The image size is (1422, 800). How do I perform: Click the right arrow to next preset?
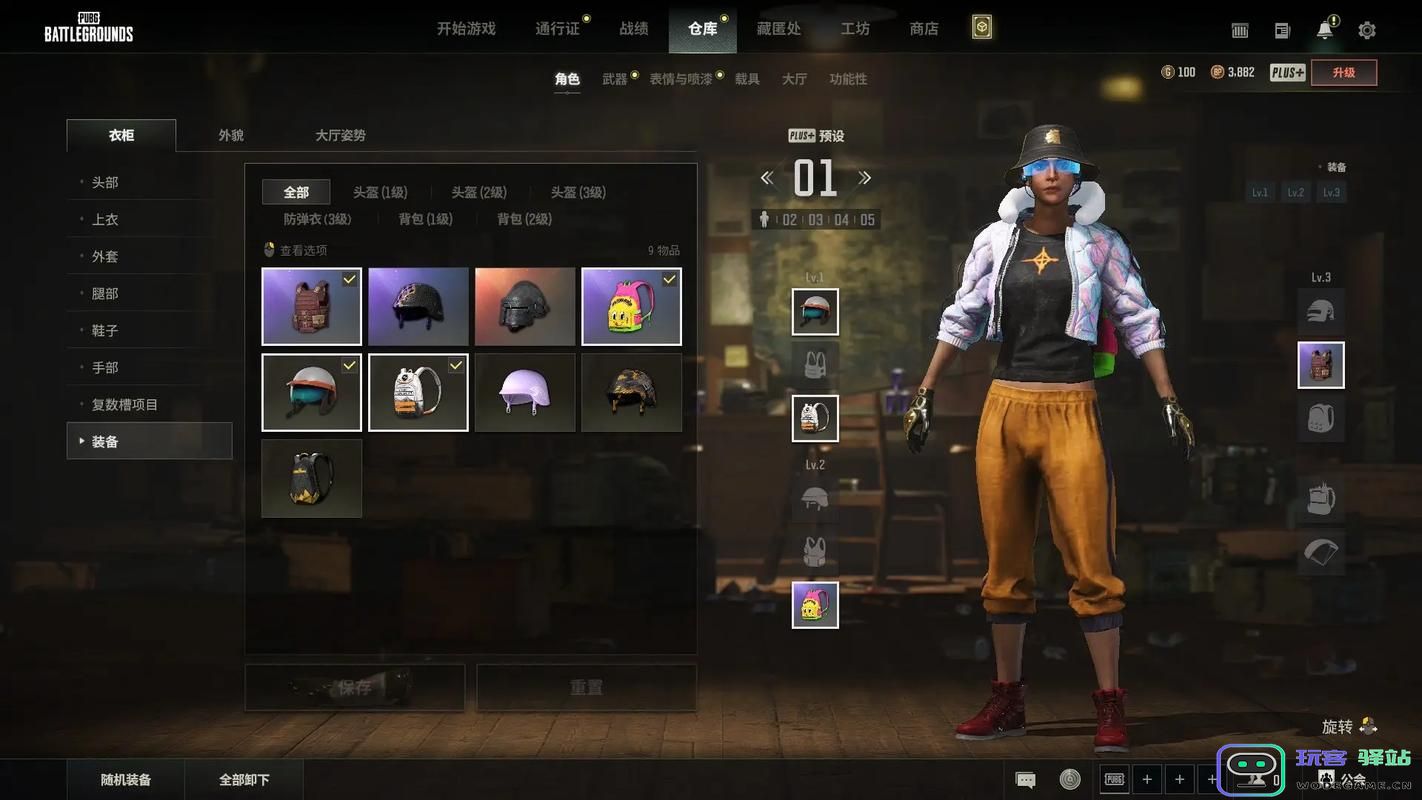pos(866,177)
